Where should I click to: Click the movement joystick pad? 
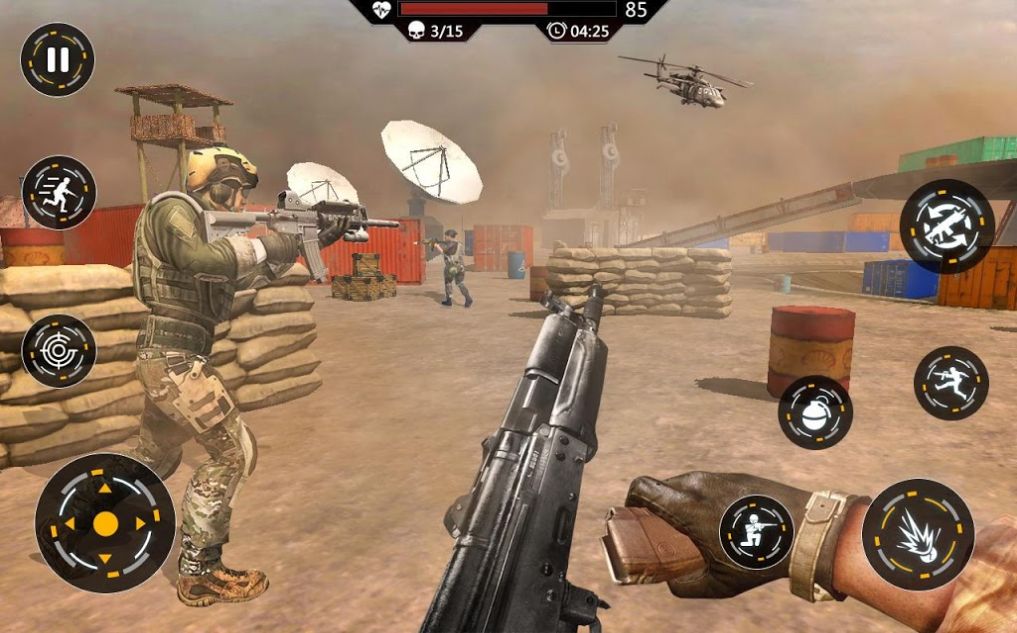[105, 523]
